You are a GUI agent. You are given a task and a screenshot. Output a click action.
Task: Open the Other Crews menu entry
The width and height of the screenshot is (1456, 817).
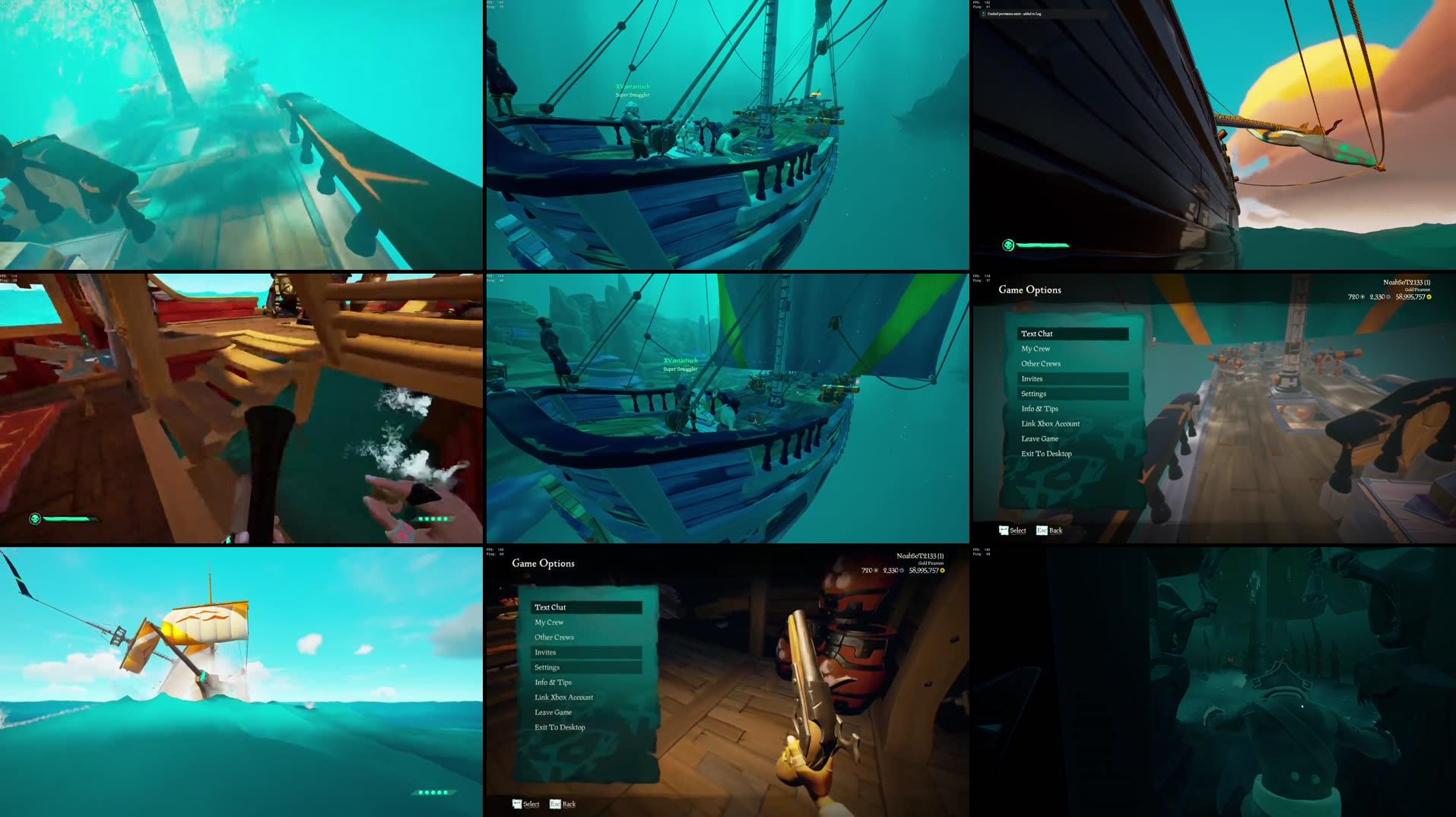point(1040,363)
